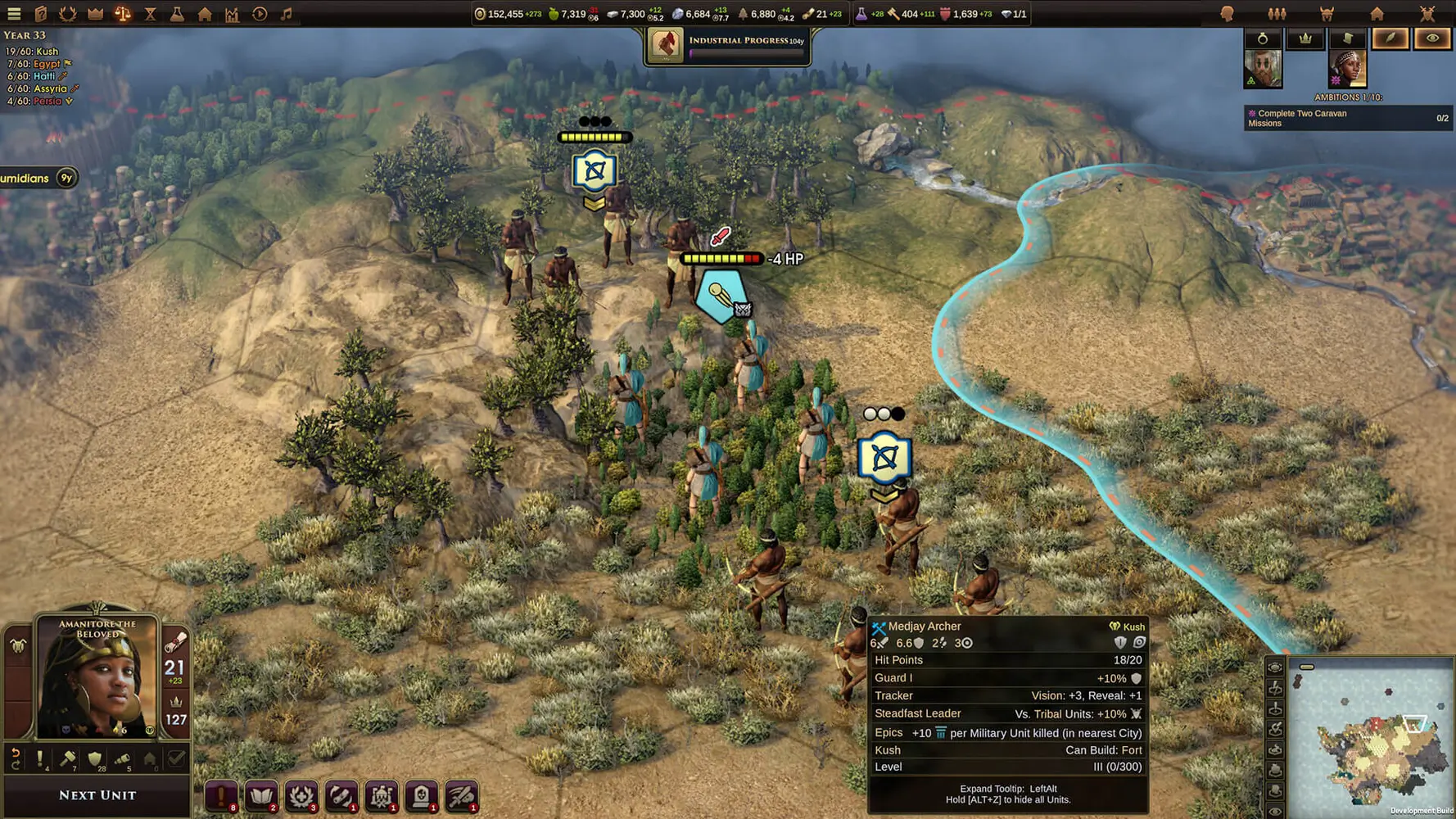Click the horned helmet icon in top bar
This screenshot has height=819, width=1456.
1327,14
